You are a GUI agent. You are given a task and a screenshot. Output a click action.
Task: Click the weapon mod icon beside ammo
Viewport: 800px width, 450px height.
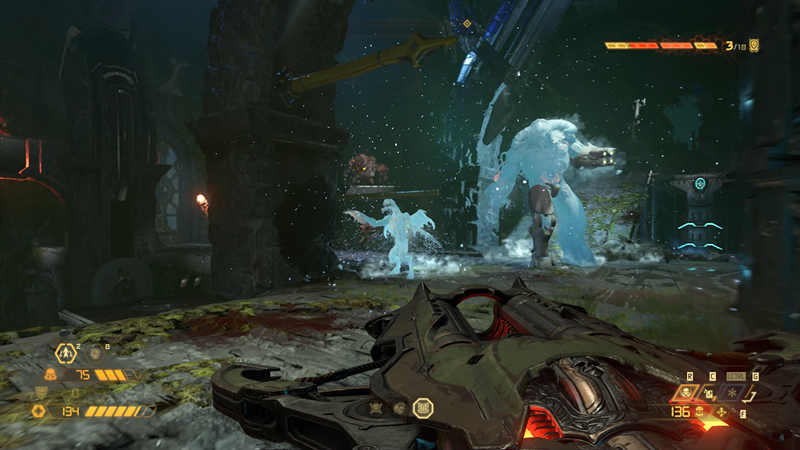coord(722,412)
